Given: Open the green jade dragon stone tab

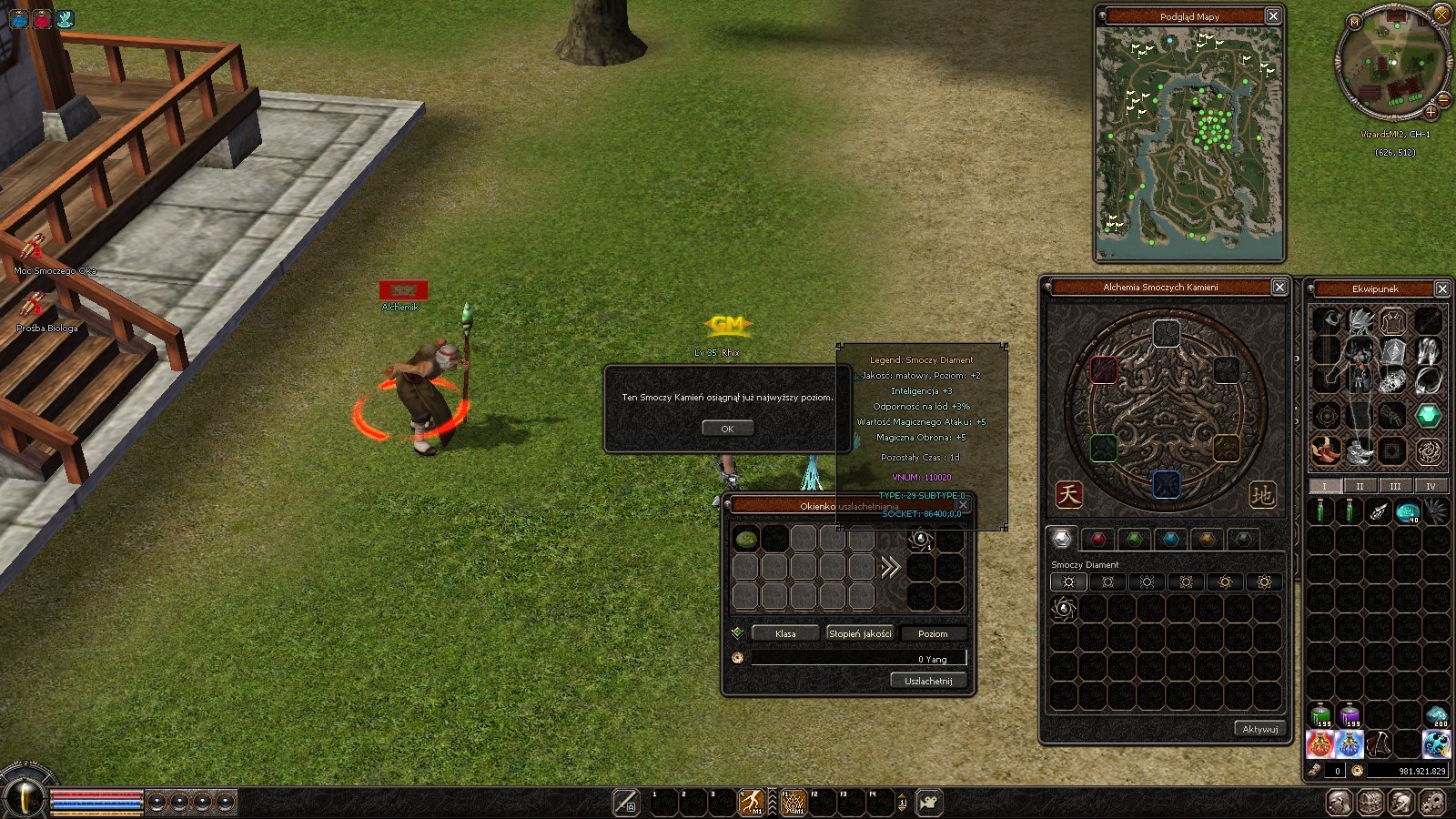Looking at the screenshot, I should click(x=1134, y=539).
